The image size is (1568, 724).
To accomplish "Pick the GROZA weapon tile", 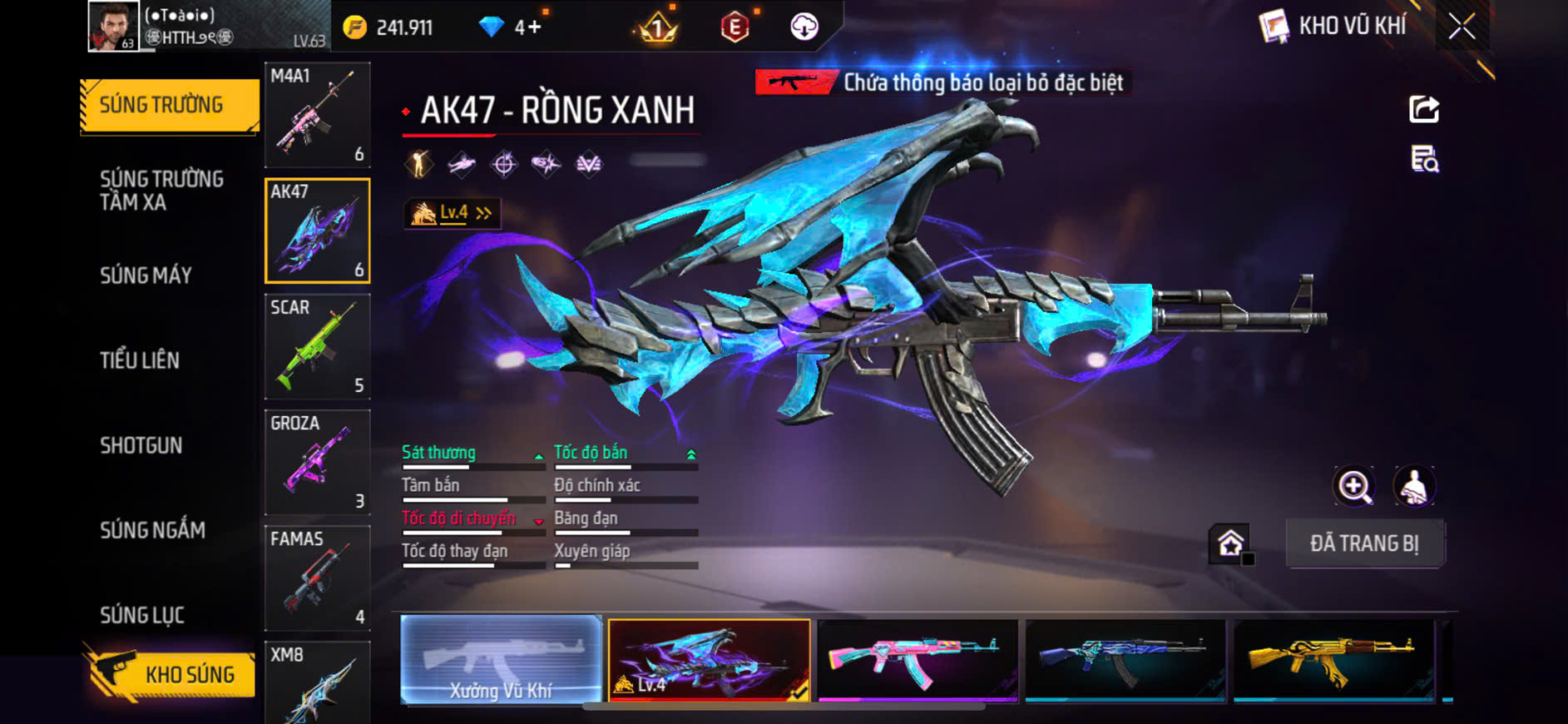I will pos(317,462).
